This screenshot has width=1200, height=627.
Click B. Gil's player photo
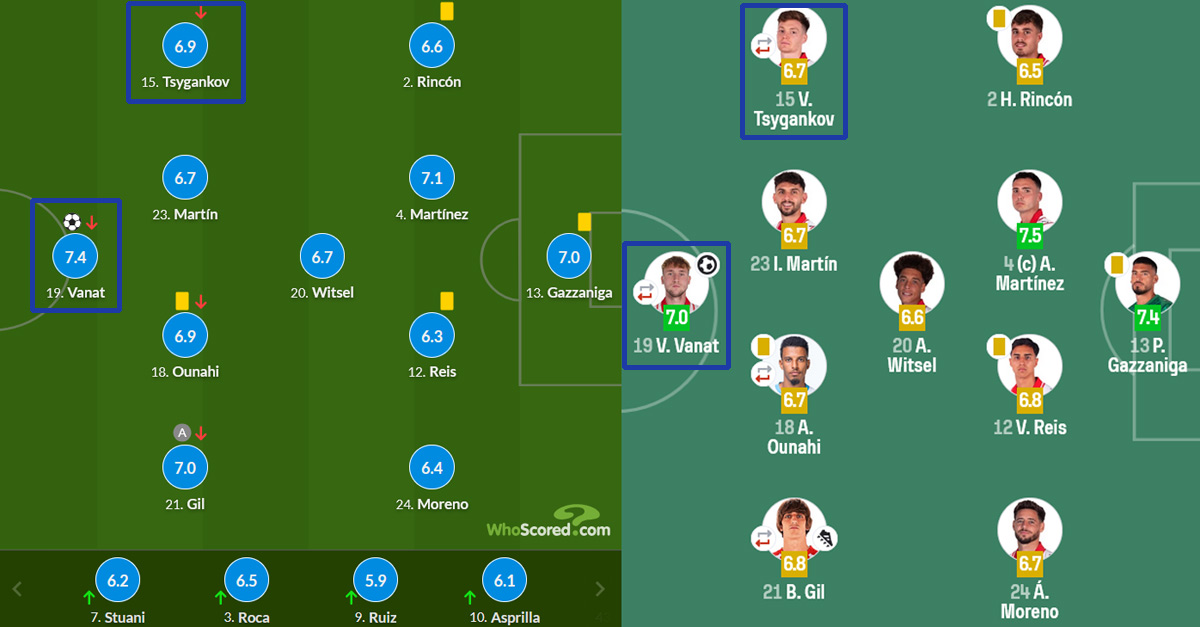(794, 527)
